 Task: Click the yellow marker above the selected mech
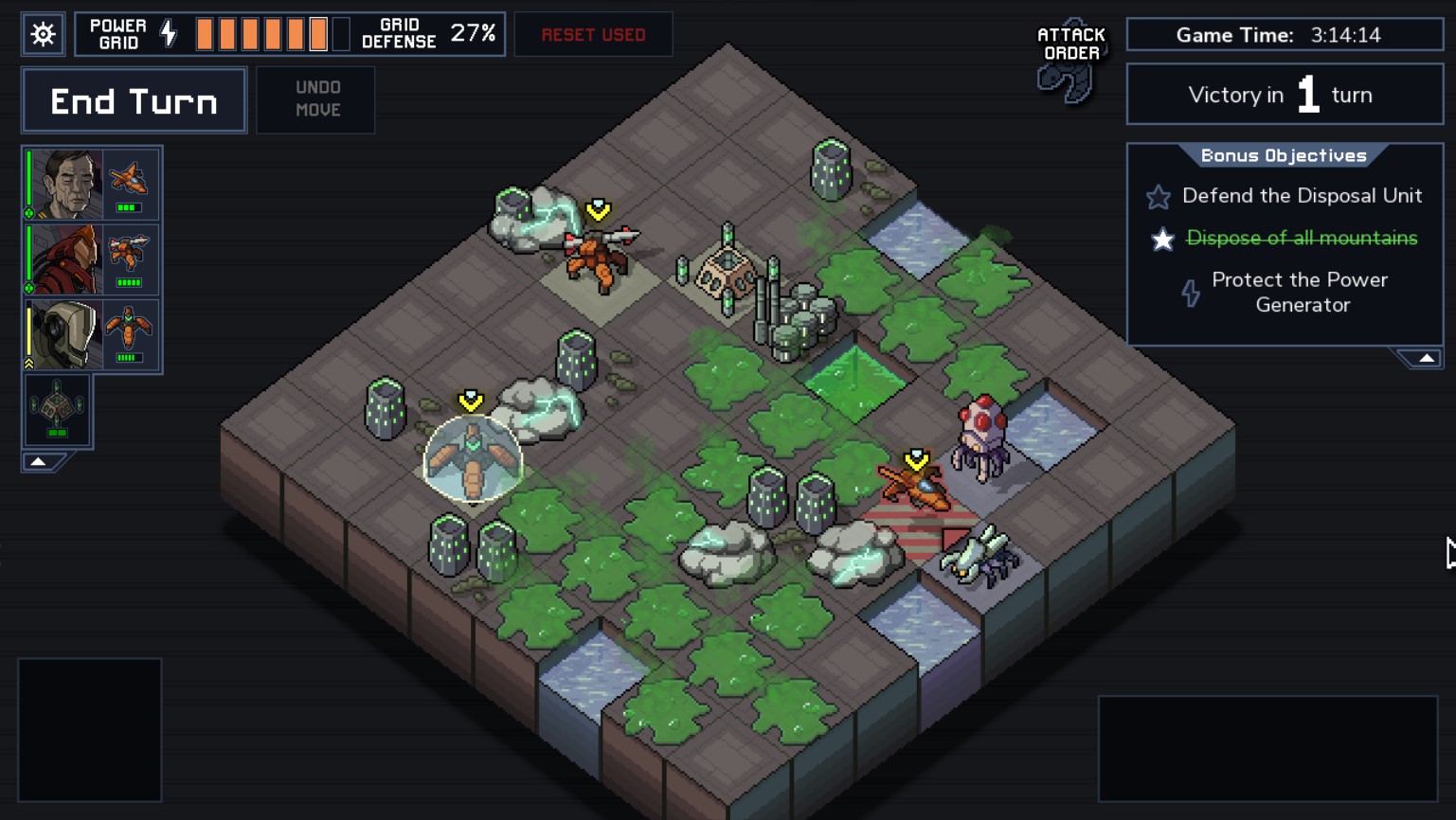[x=470, y=401]
